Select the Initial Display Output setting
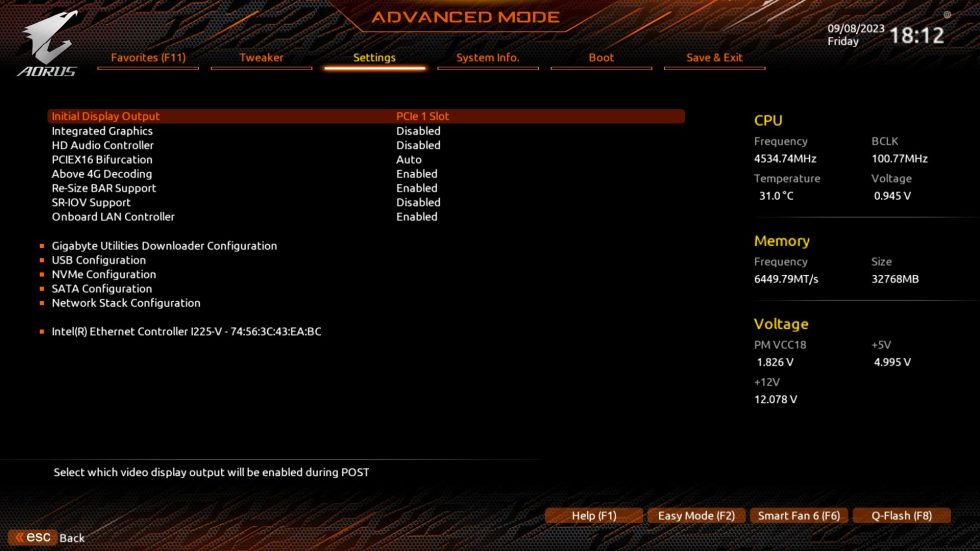Viewport: 980px width, 551px height. [106, 116]
